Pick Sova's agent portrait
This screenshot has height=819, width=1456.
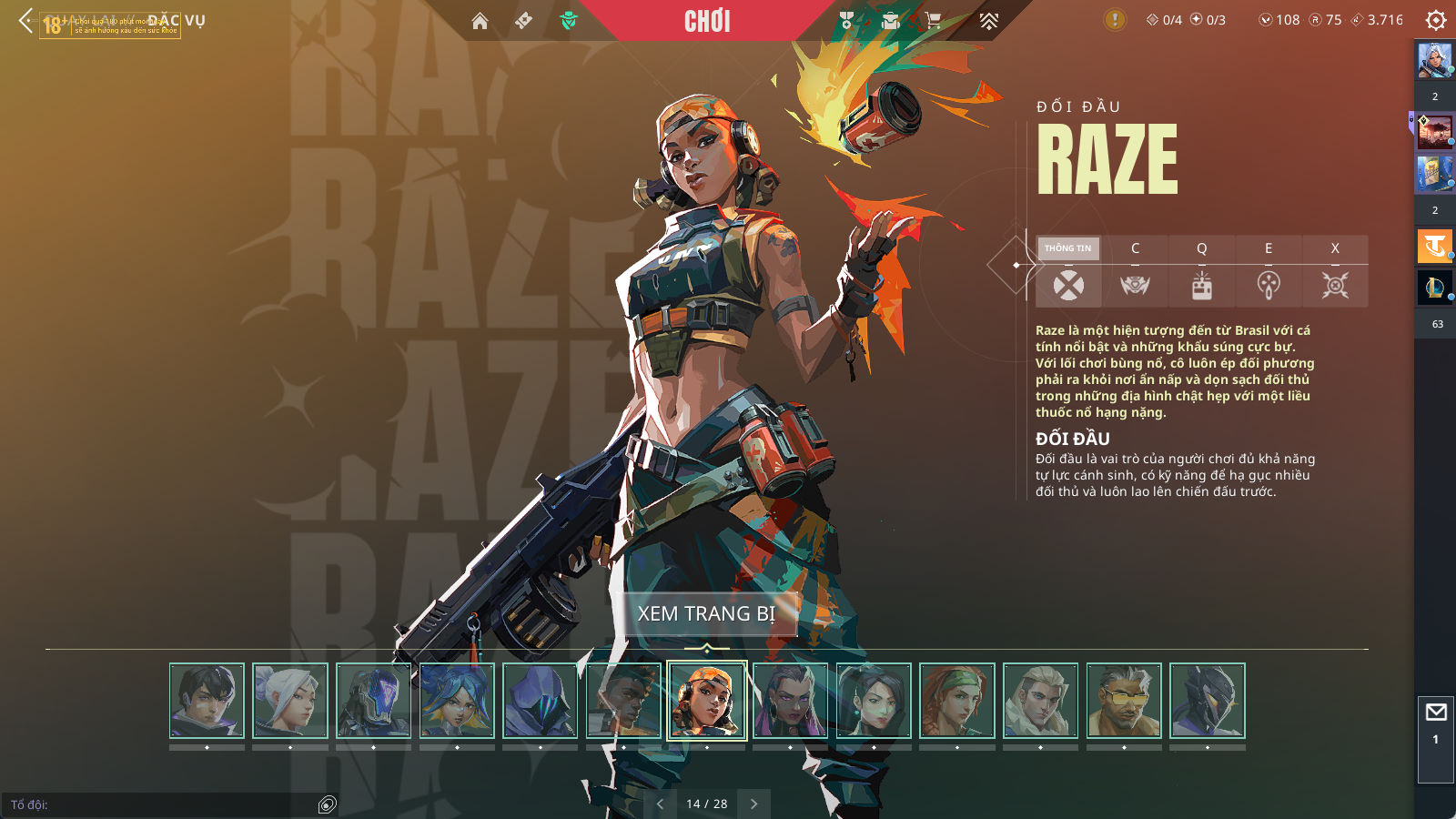click(x=1040, y=700)
